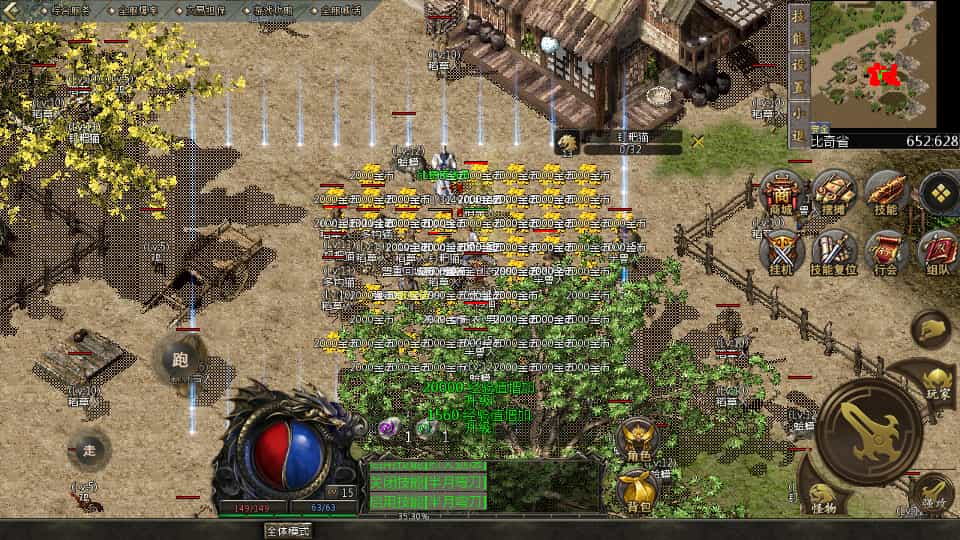Open the 行会 guild icon
This screenshot has width=960, height=540.
point(887,249)
